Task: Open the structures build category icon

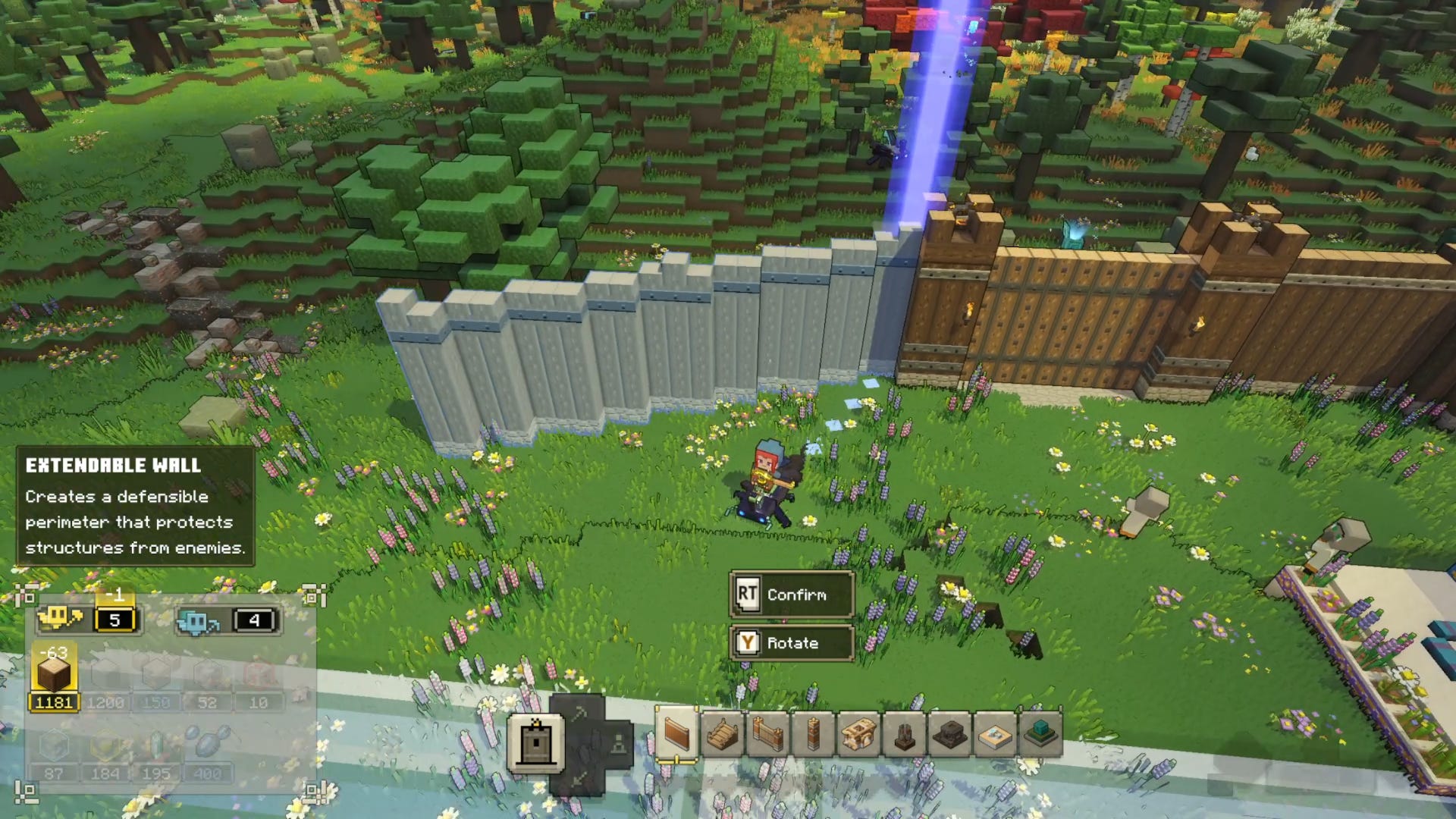Action: 536,743
